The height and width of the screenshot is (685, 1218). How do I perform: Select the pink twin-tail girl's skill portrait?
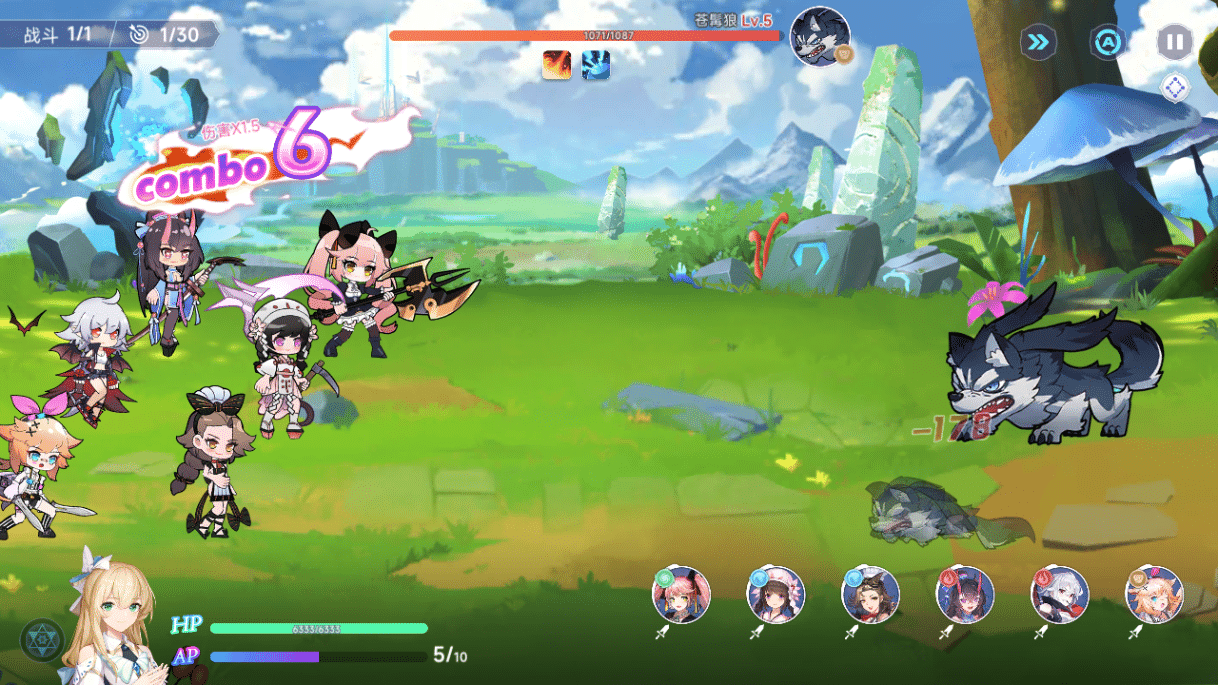tap(682, 595)
